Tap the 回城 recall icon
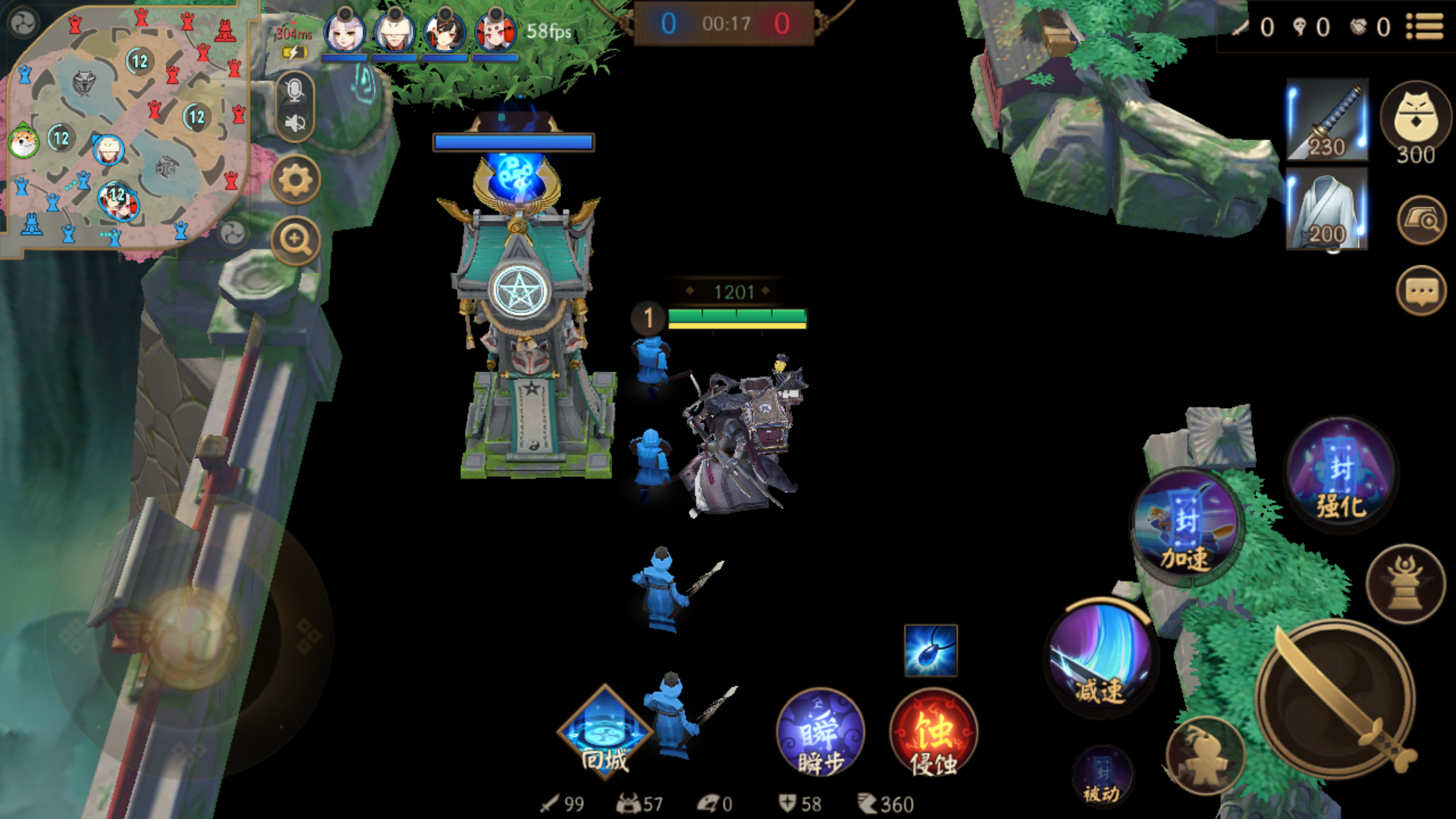 (603, 732)
